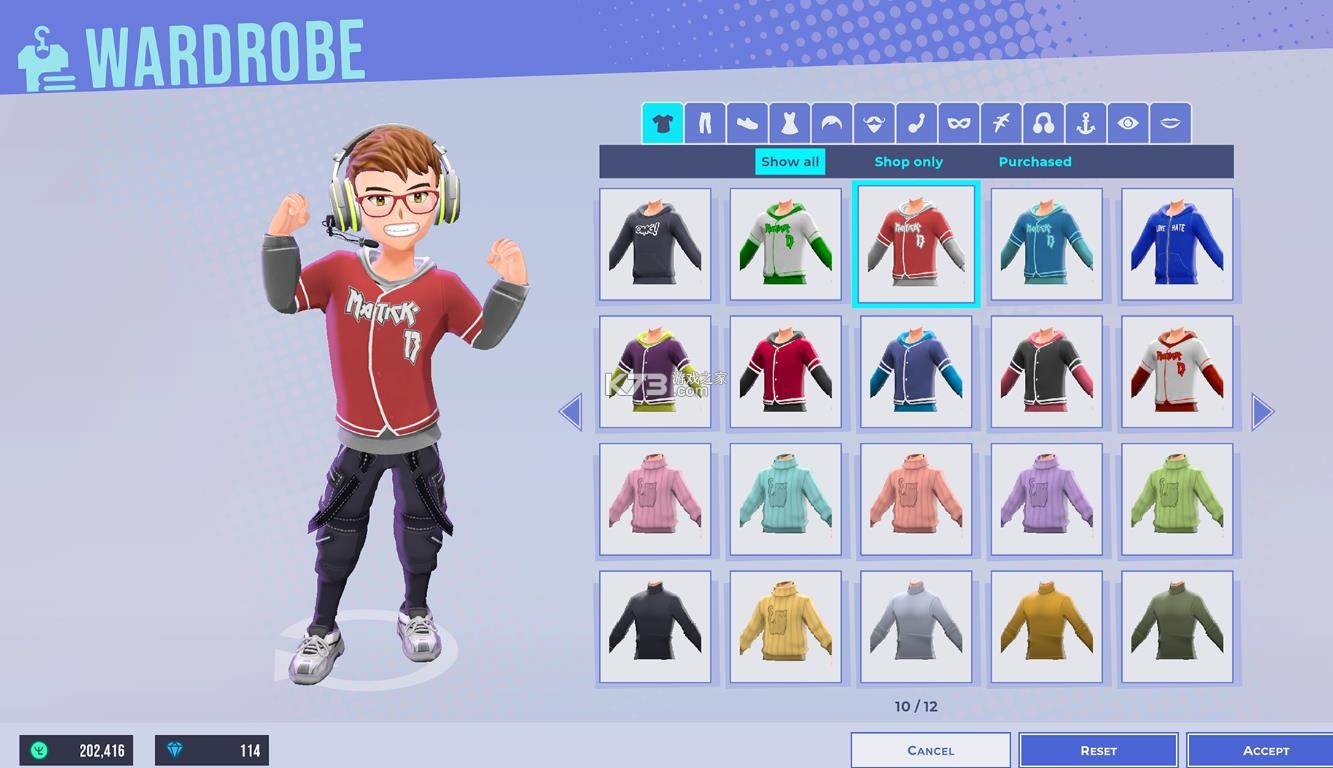Switch to the pants category tab
Image resolution: width=1333 pixels, height=768 pixels.
tap(705, 124)
